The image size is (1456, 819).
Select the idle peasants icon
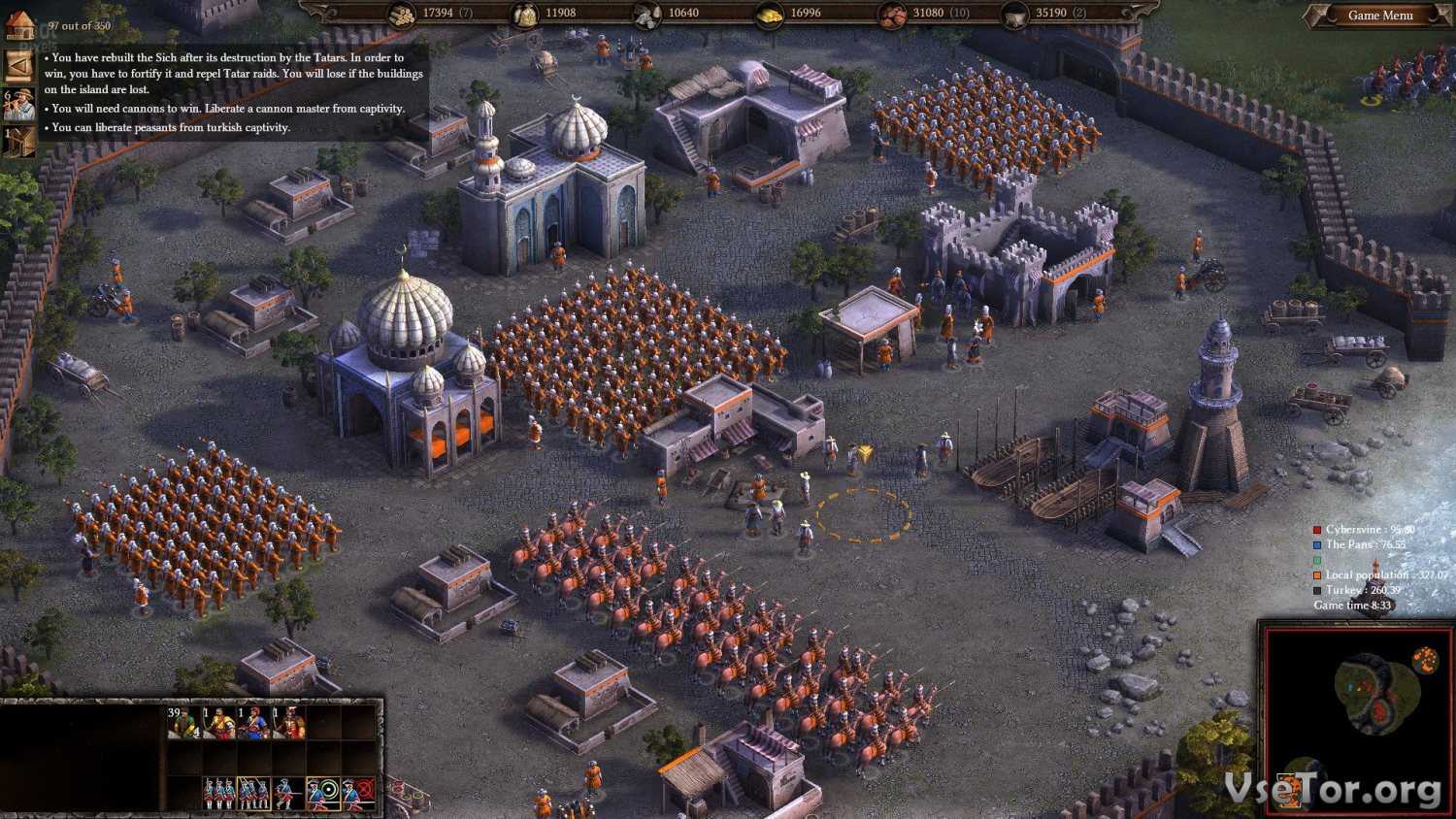[19, 103]
